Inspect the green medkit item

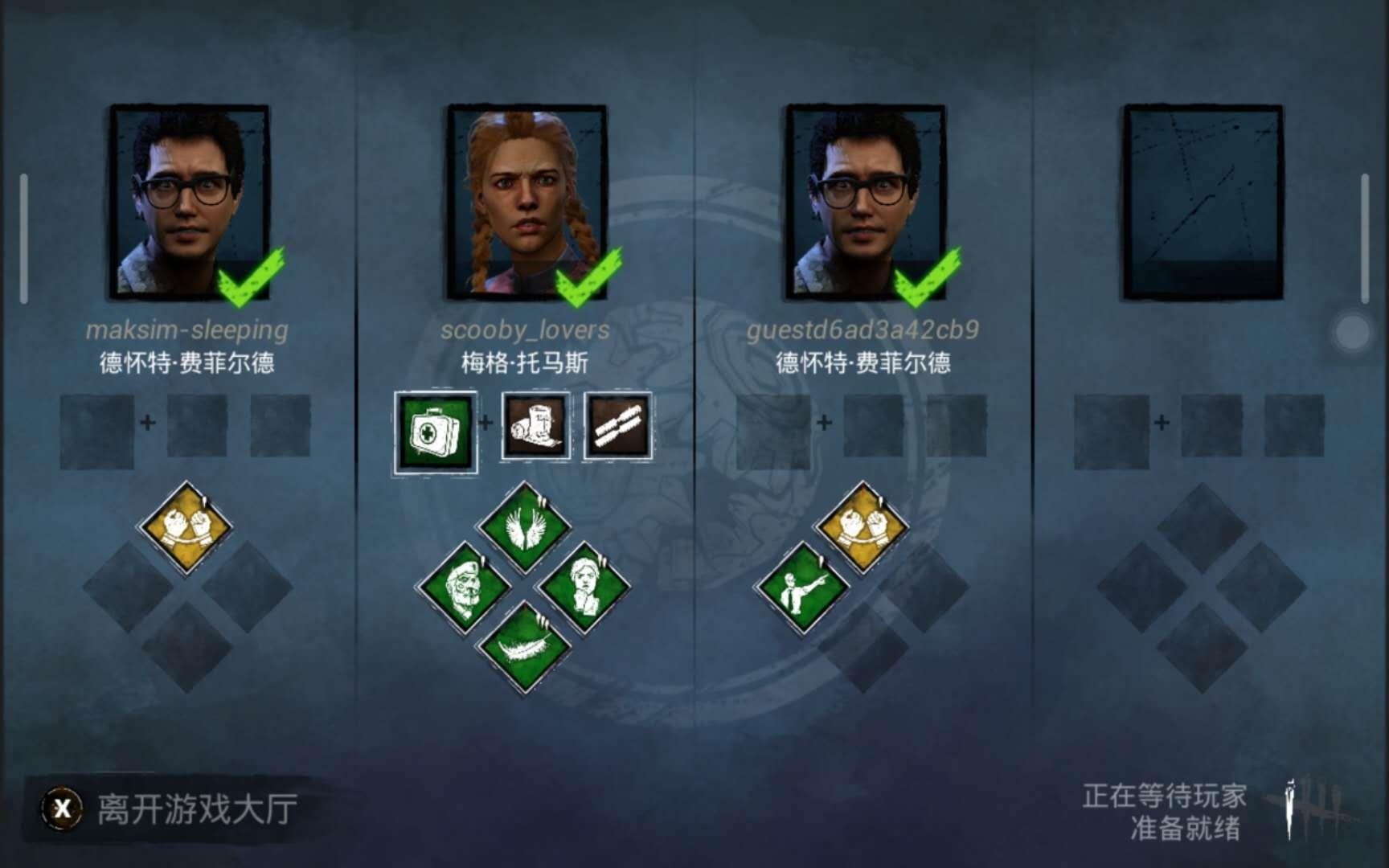click(x=436, y=432)
